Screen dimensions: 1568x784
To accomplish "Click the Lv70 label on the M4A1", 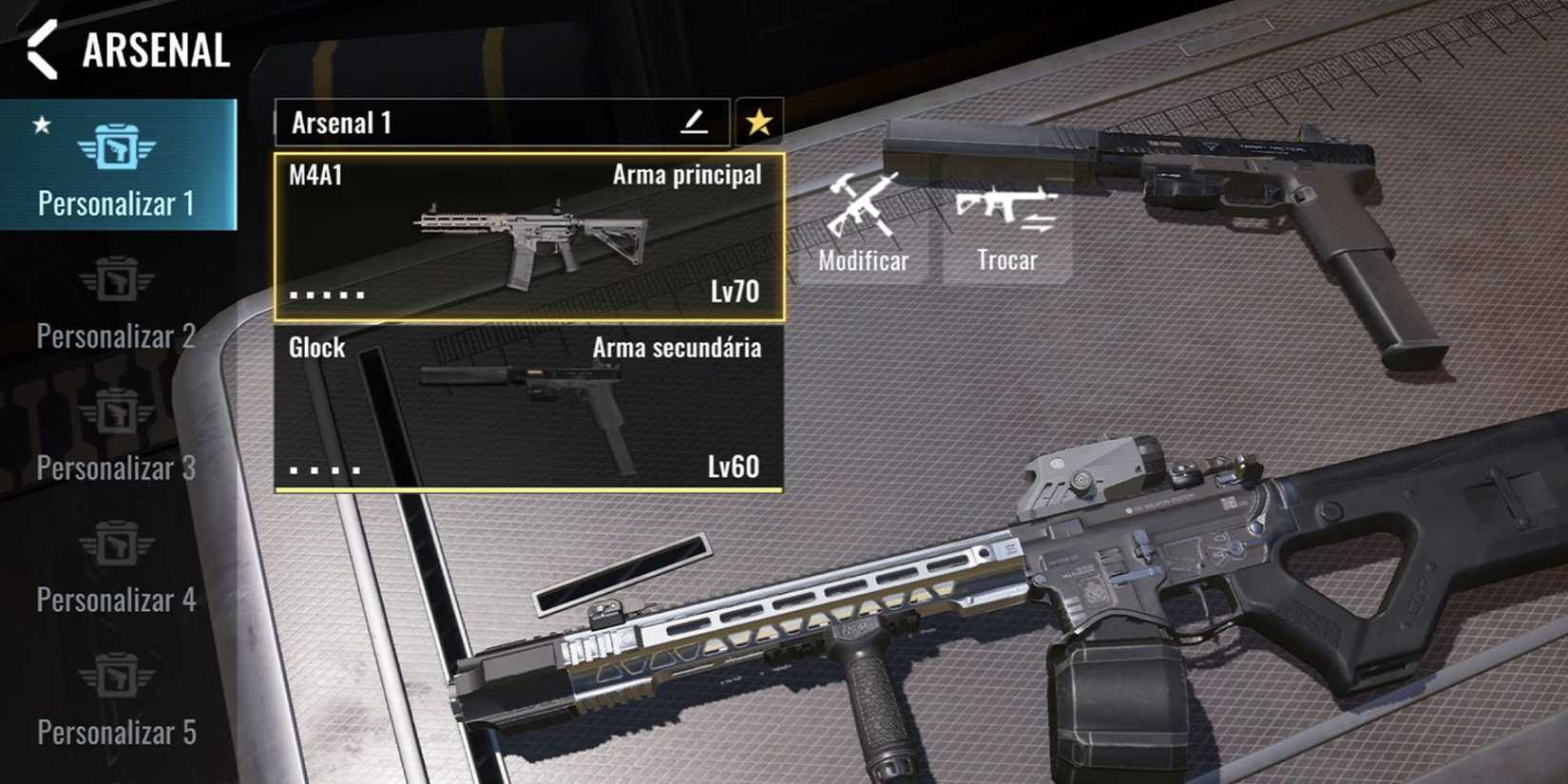I will click(x=735, y=292).
